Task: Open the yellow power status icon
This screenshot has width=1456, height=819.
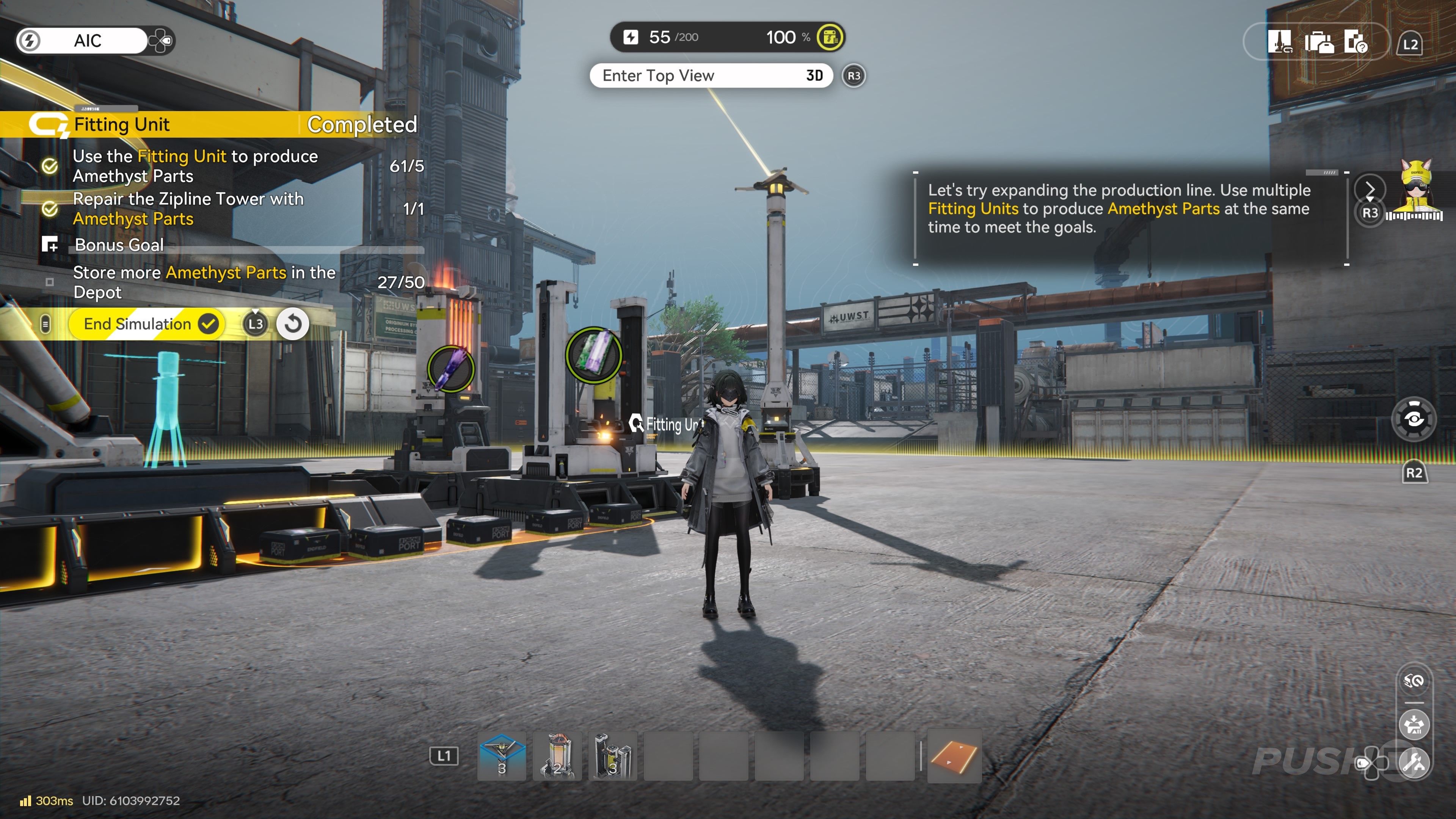Action: click(x=830, y=37)
